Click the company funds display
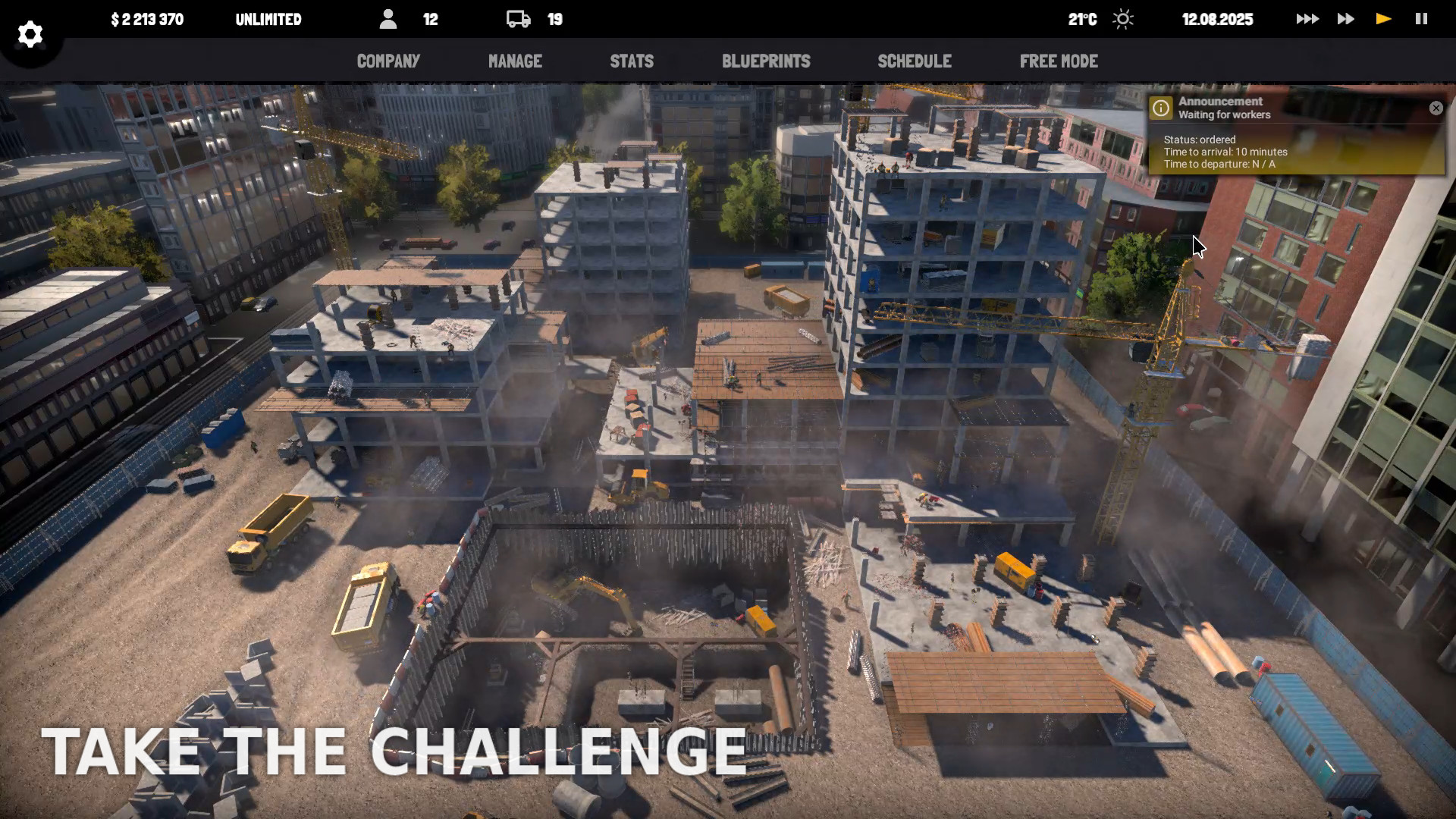The image size is (1456, 819). (147, 20)
